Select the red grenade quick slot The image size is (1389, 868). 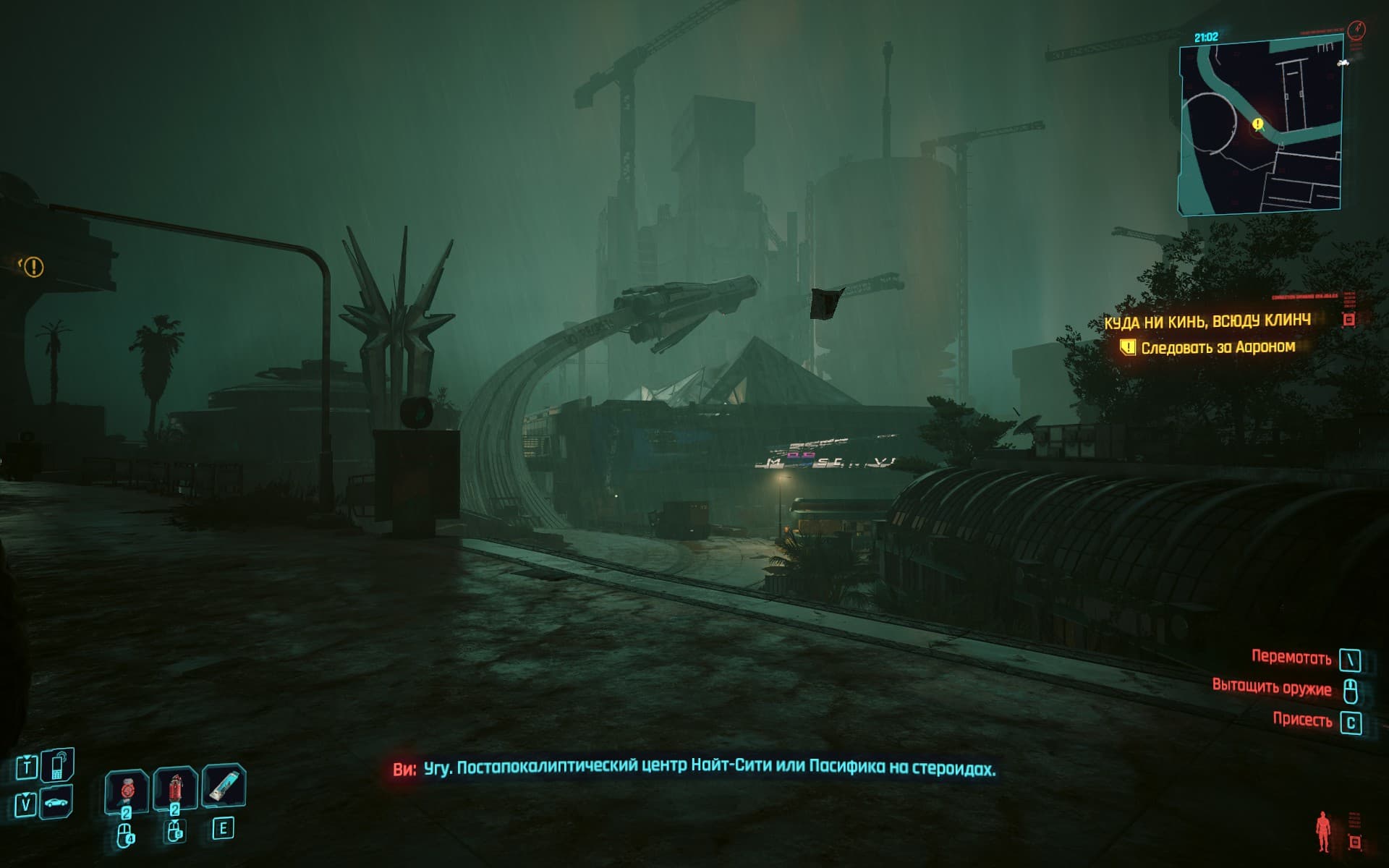coord(175,790)
